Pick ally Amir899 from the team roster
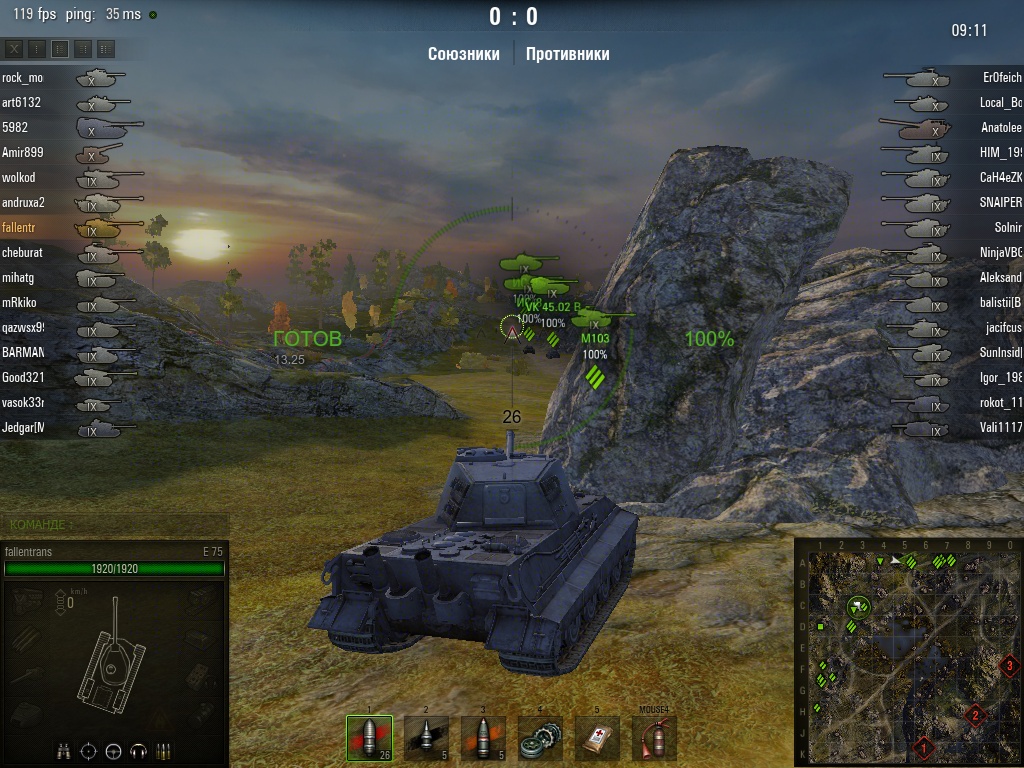 point(22,152)
